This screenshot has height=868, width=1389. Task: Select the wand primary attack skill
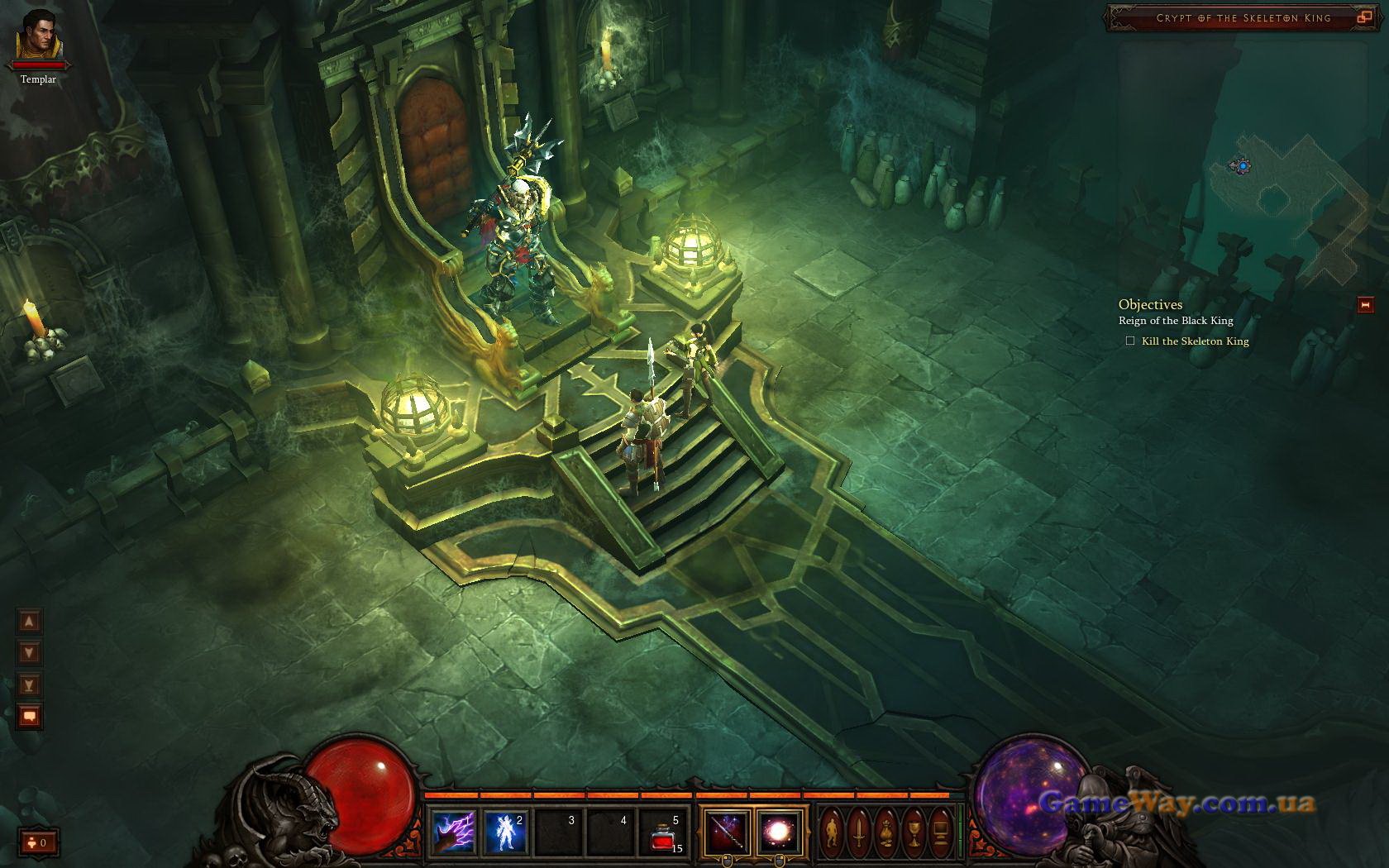(728, 831)
